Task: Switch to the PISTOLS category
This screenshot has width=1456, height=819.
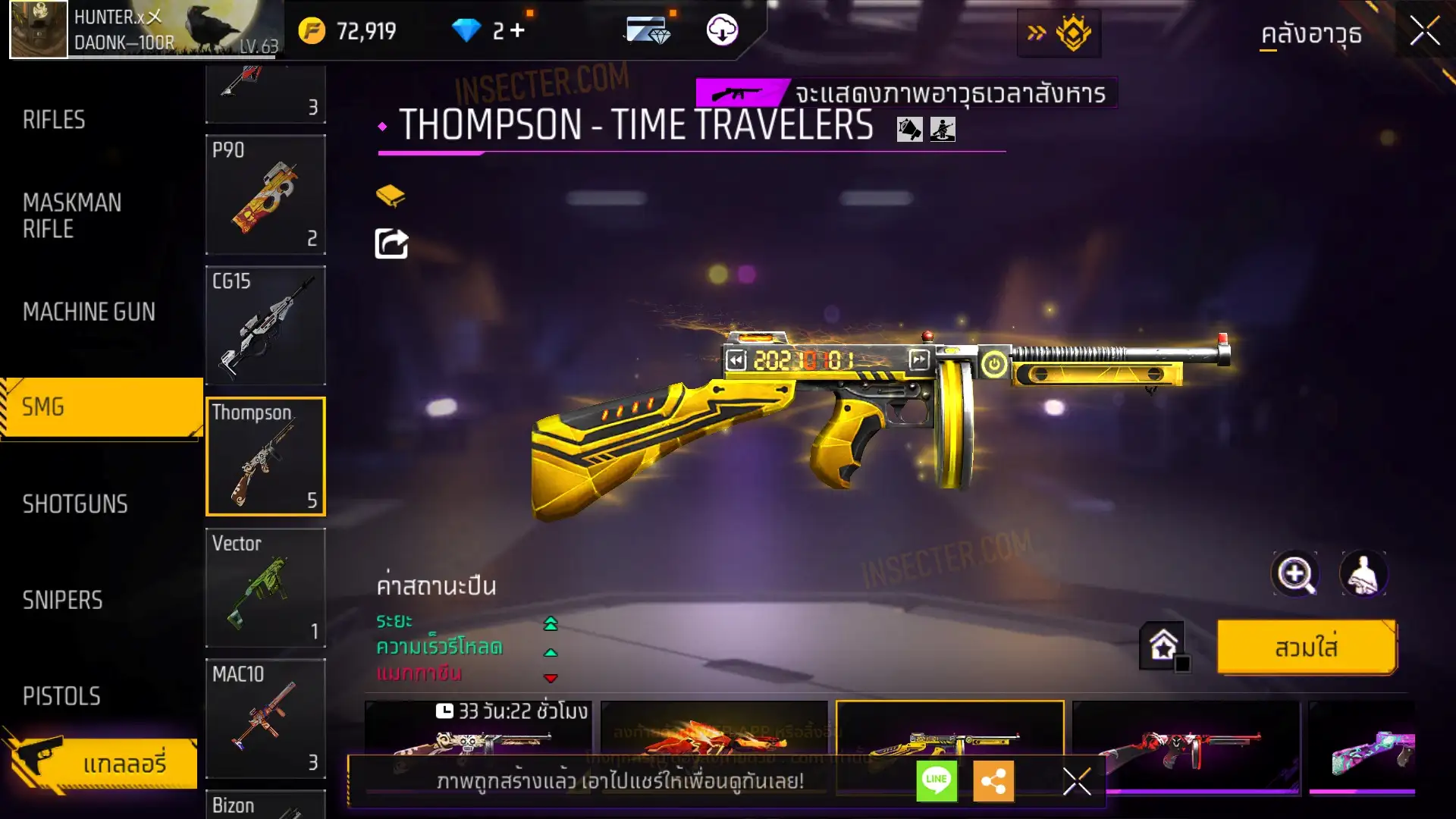Action: click(61, 696)
